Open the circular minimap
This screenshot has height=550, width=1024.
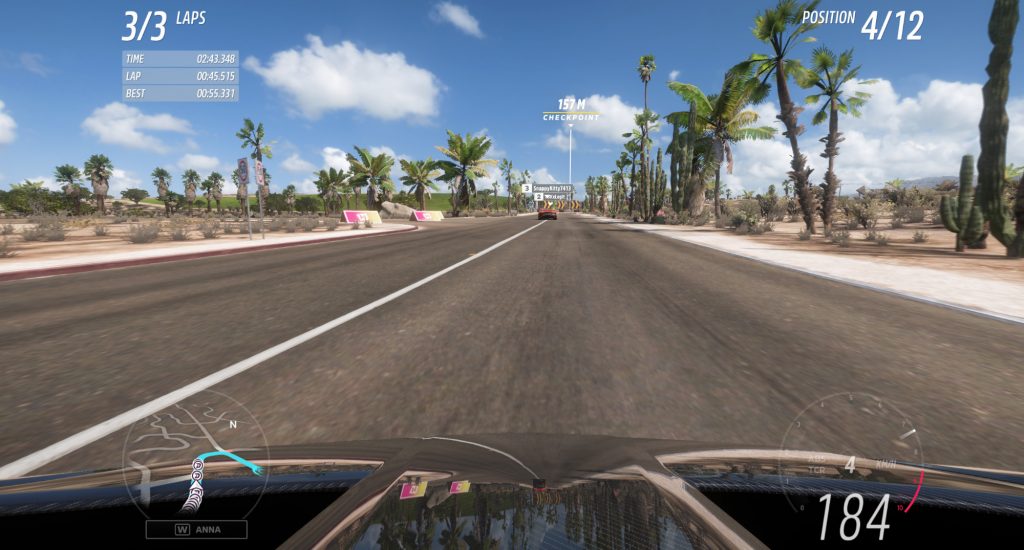click(x=195, y=455)
